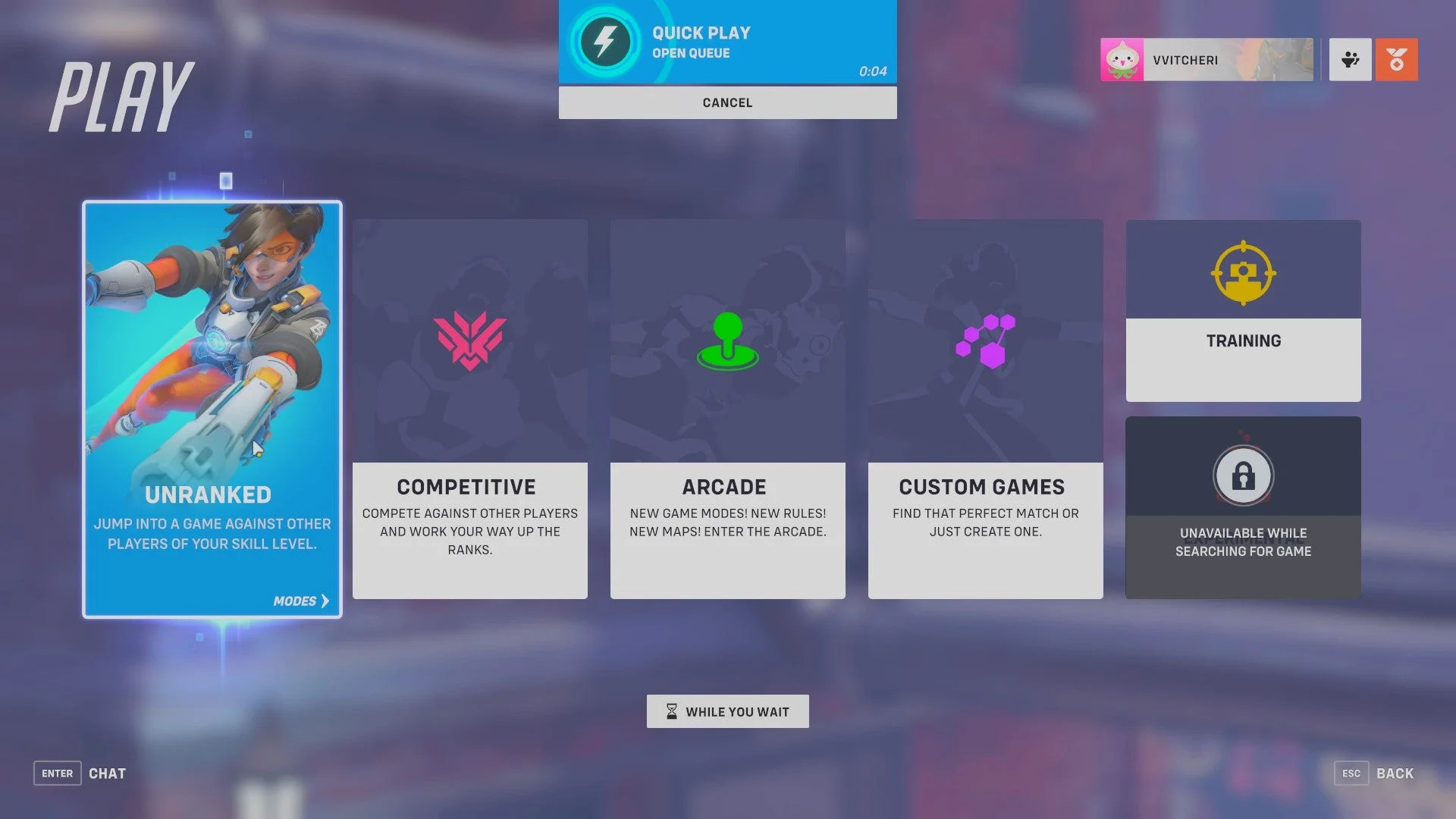Click the orange challenges medal icon
Screen dimensions: 1456x819
tap(1395, 60)
